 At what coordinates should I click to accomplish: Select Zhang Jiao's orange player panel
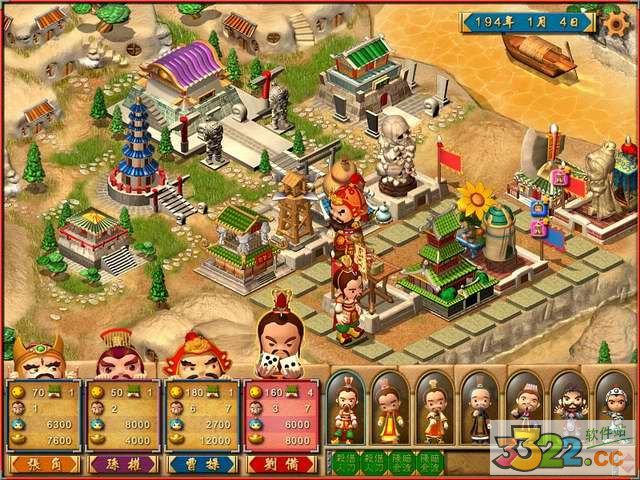[x=42, y=415]
